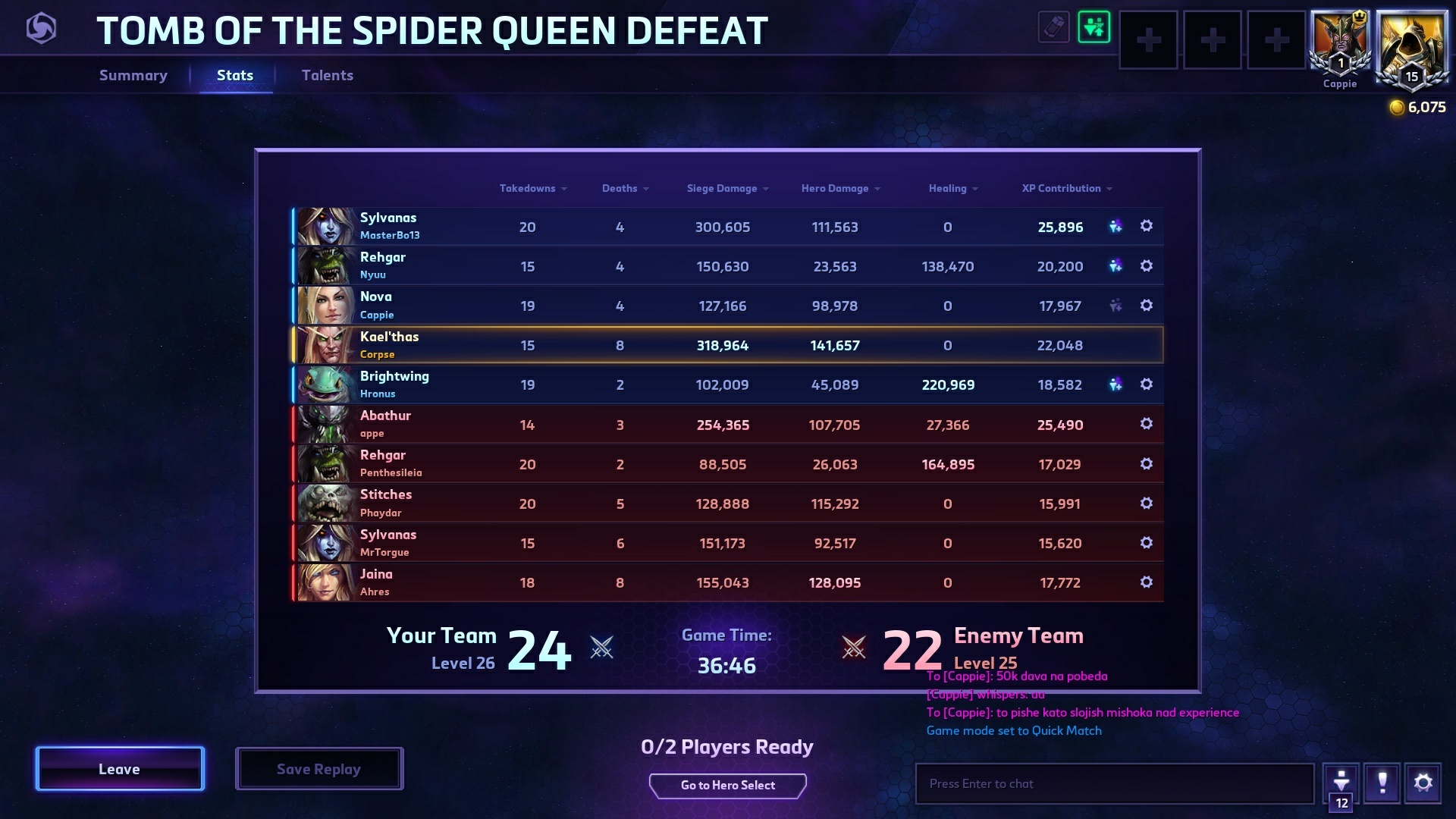The width and height of the screenshot is (1456, 819).
Task: Sort players by Takedowns column
Action: tap(532, 188)
